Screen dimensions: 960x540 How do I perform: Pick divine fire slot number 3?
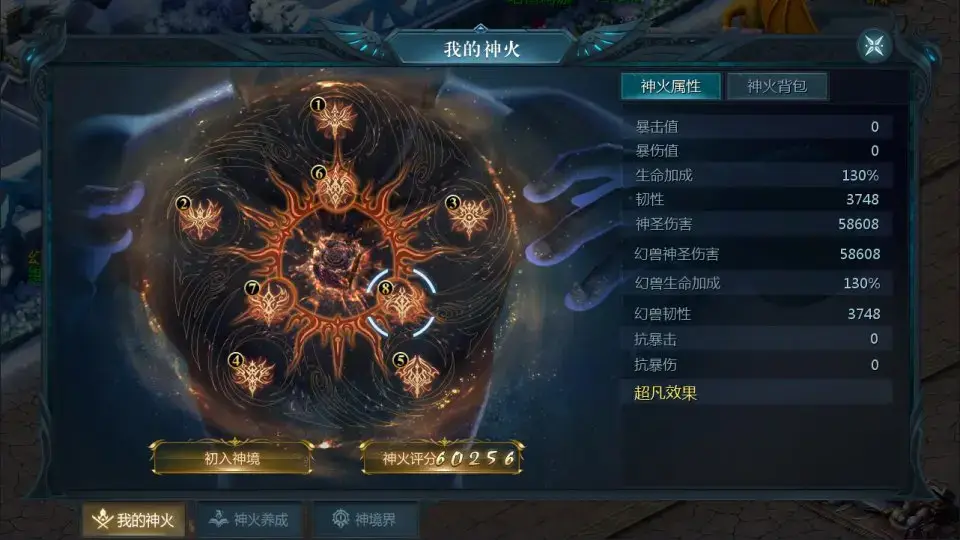click(x=468, y=217)
